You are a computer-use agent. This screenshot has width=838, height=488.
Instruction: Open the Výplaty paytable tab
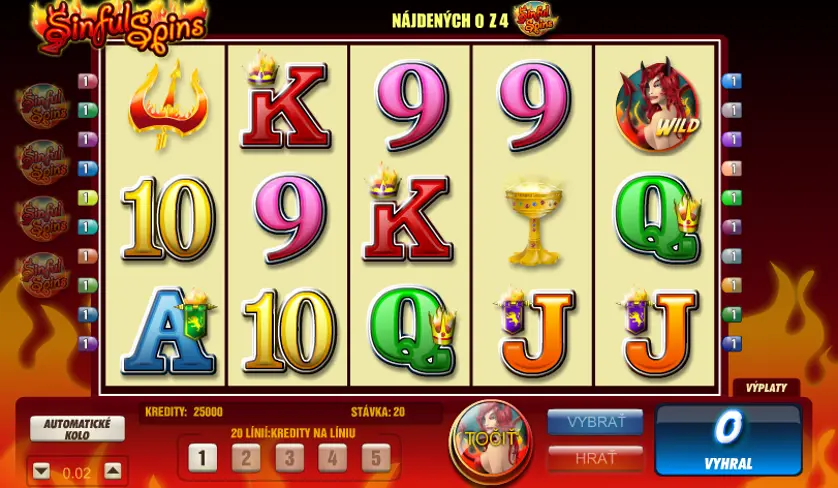(x=767, y=388)
